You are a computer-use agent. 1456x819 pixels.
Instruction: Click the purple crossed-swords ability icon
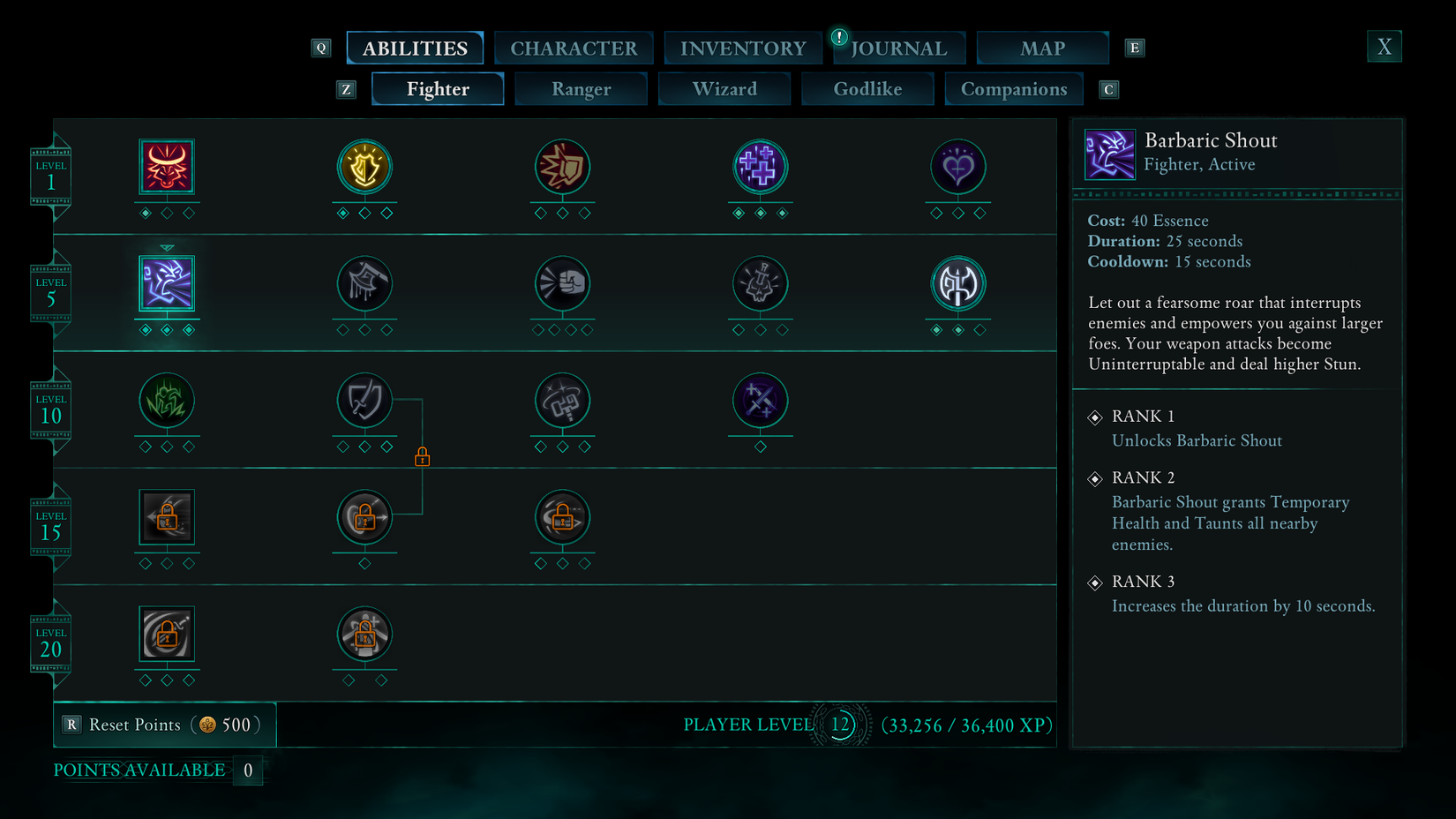(x=760, y=402)
